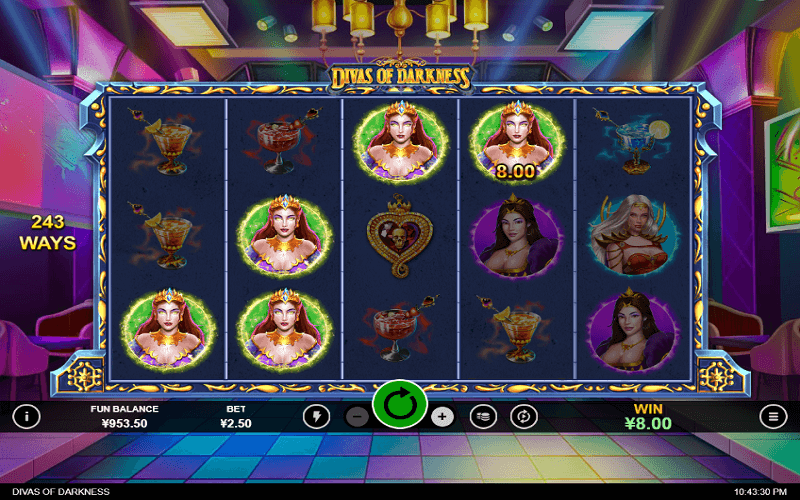Open the game info panel
Image resolution: width=800 pixels, height=500 pixels.
tap(26, 416)
